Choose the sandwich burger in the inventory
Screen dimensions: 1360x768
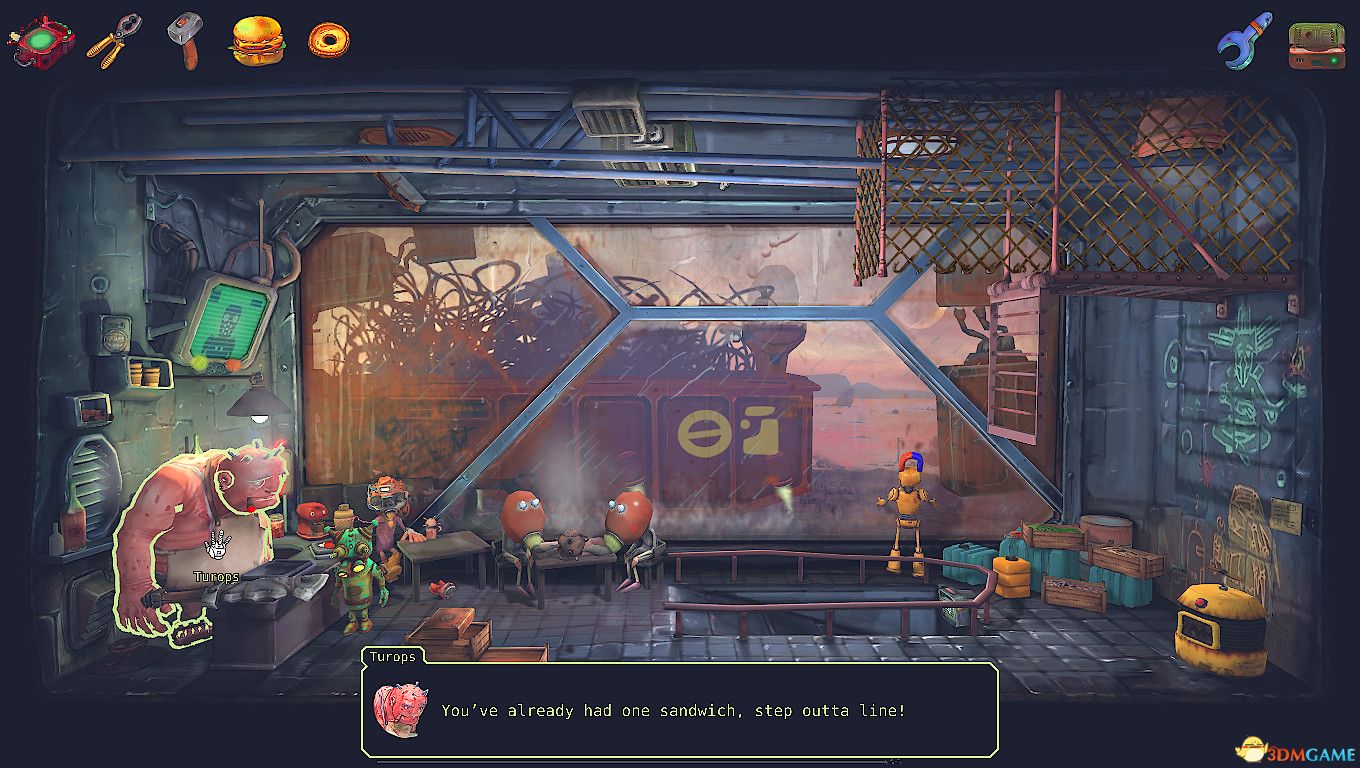coord(257,41)
